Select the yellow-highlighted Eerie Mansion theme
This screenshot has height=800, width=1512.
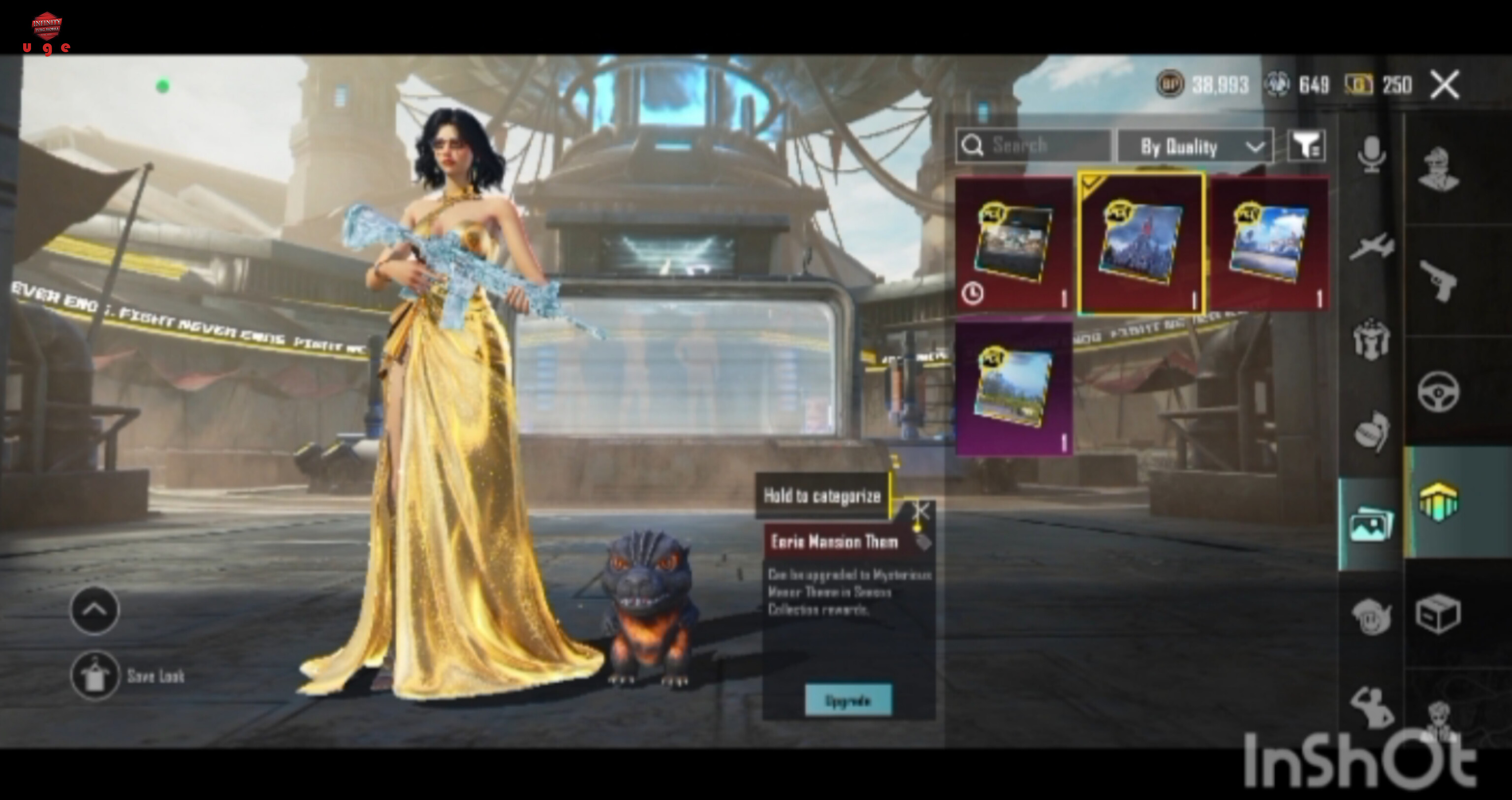[1142, 244]
